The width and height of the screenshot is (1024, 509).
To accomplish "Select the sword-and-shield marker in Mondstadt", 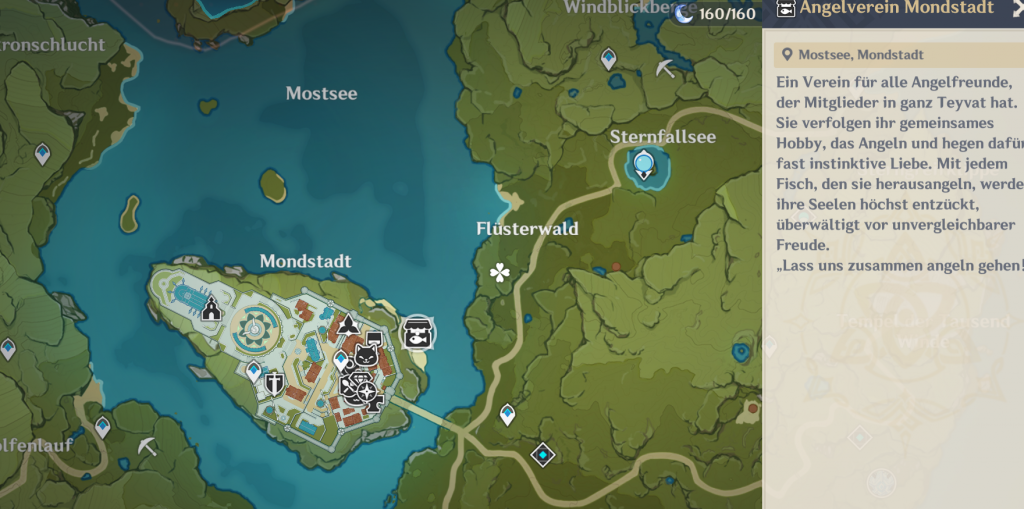I will click(x=274, y=383).
